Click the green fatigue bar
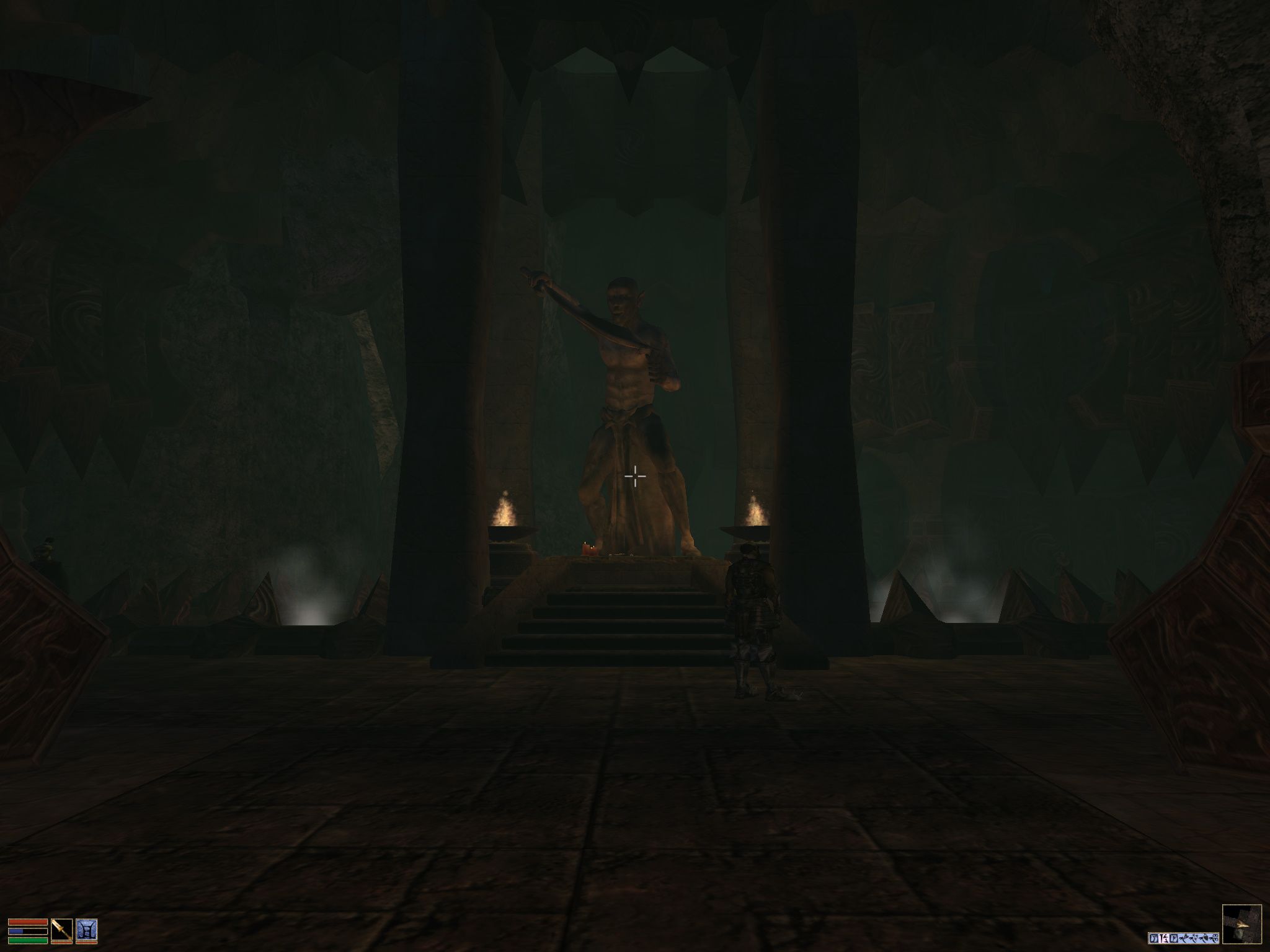1270x952 pixels. tap(27, 940)
